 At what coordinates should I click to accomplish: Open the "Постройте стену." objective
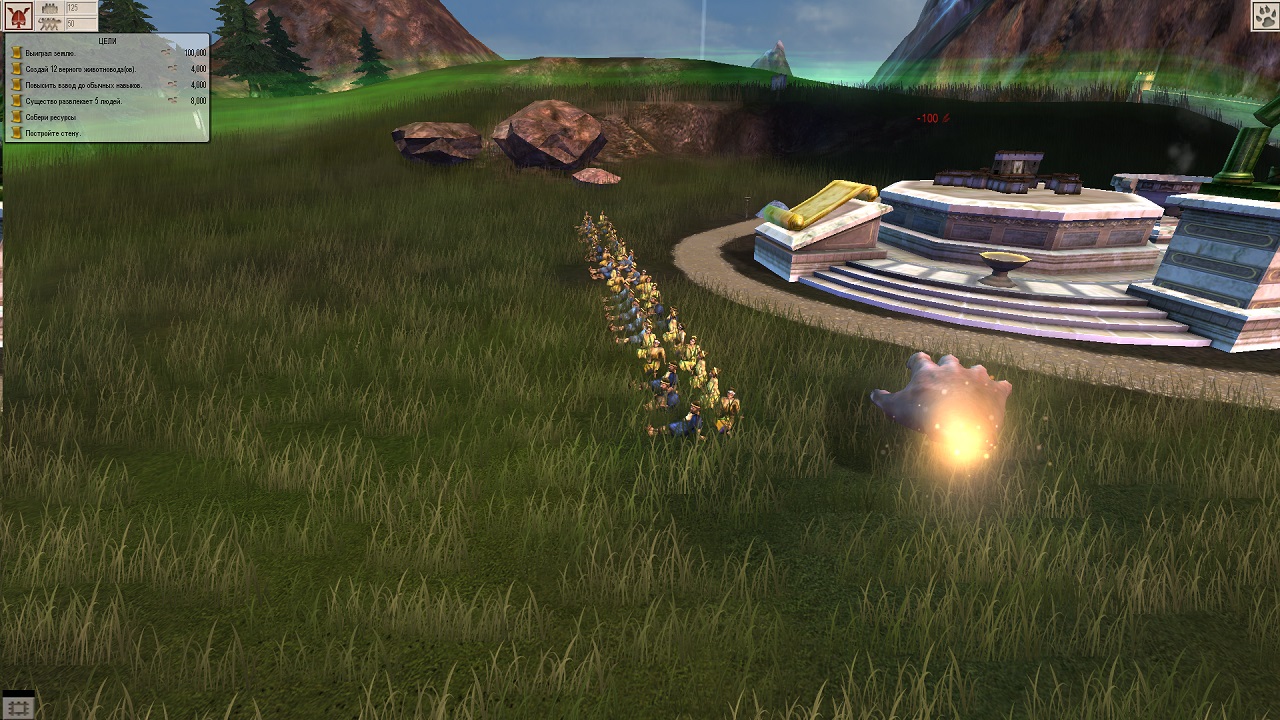click(53, 133)
